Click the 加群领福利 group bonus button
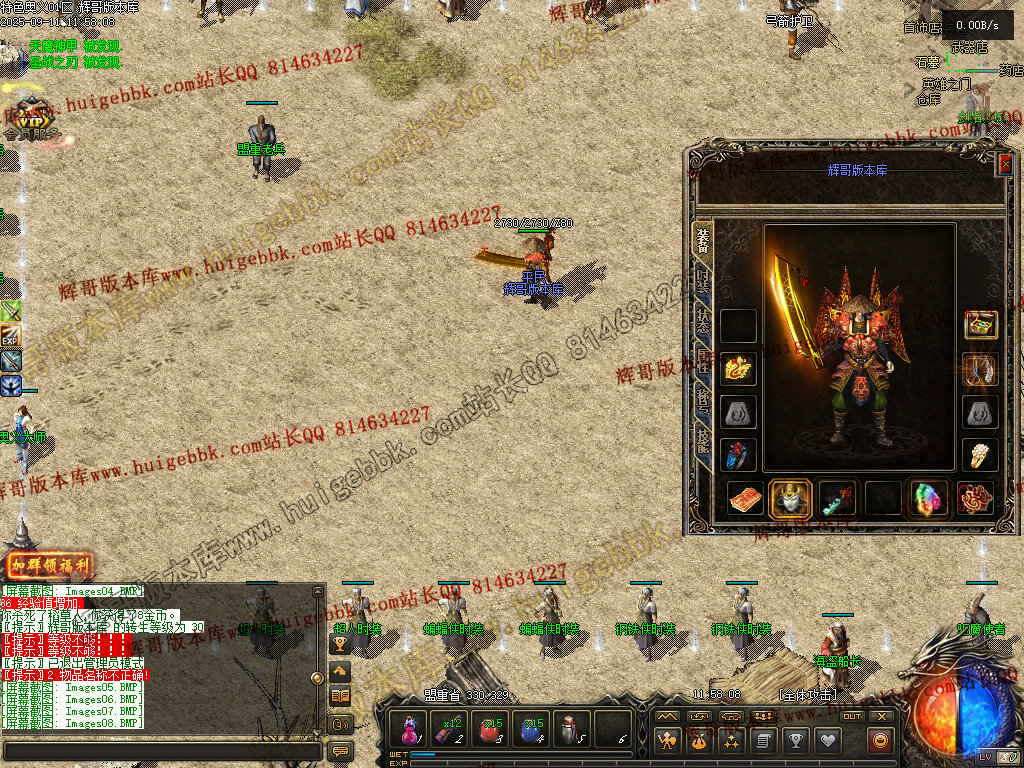The height and width of the screenshot is (768, 1024). click(49, 566)
